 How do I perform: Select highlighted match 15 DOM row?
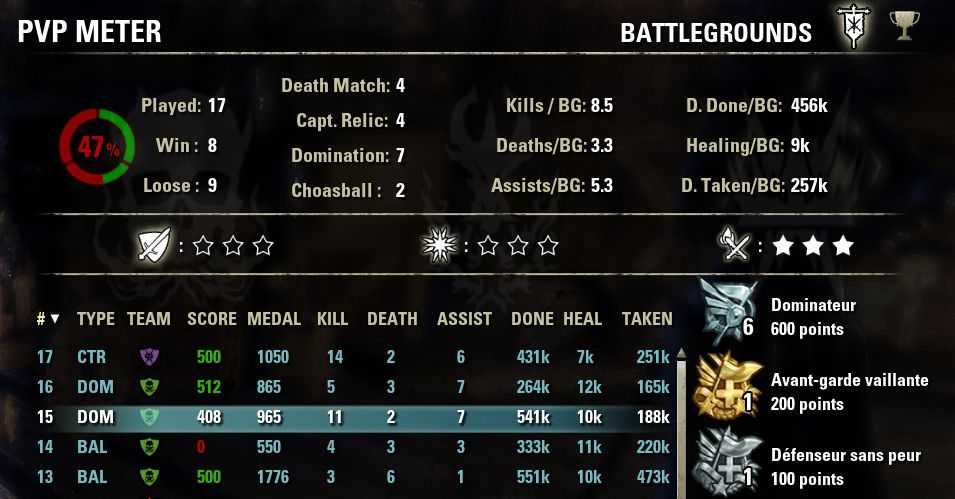[x=350, y=417]
